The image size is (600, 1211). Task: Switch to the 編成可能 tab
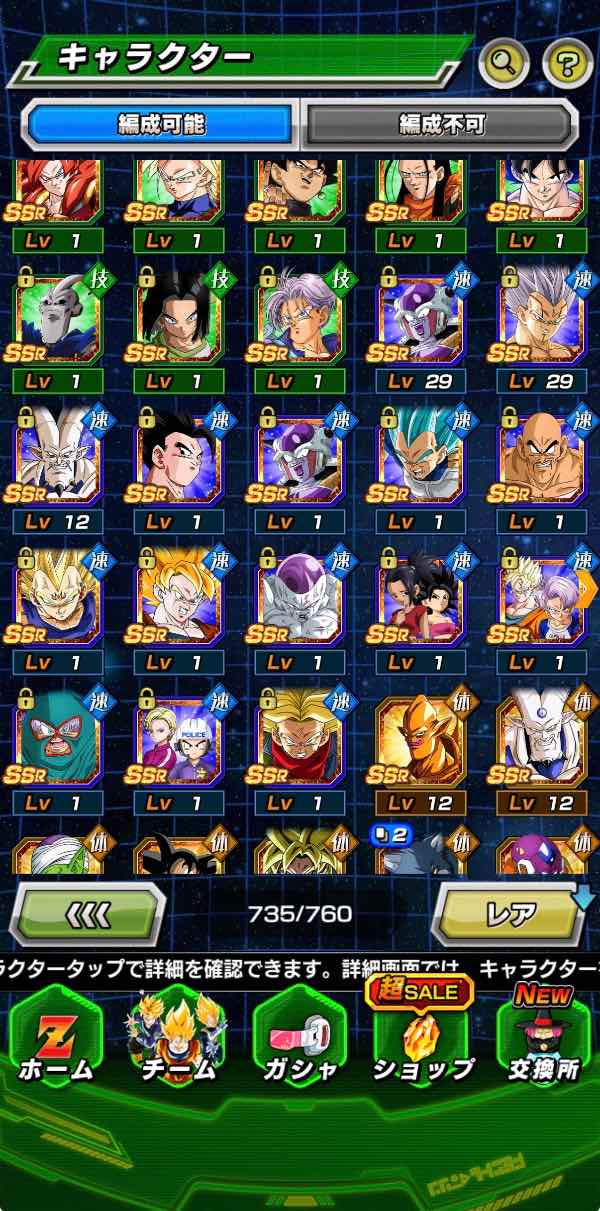(x=161, y=124)
